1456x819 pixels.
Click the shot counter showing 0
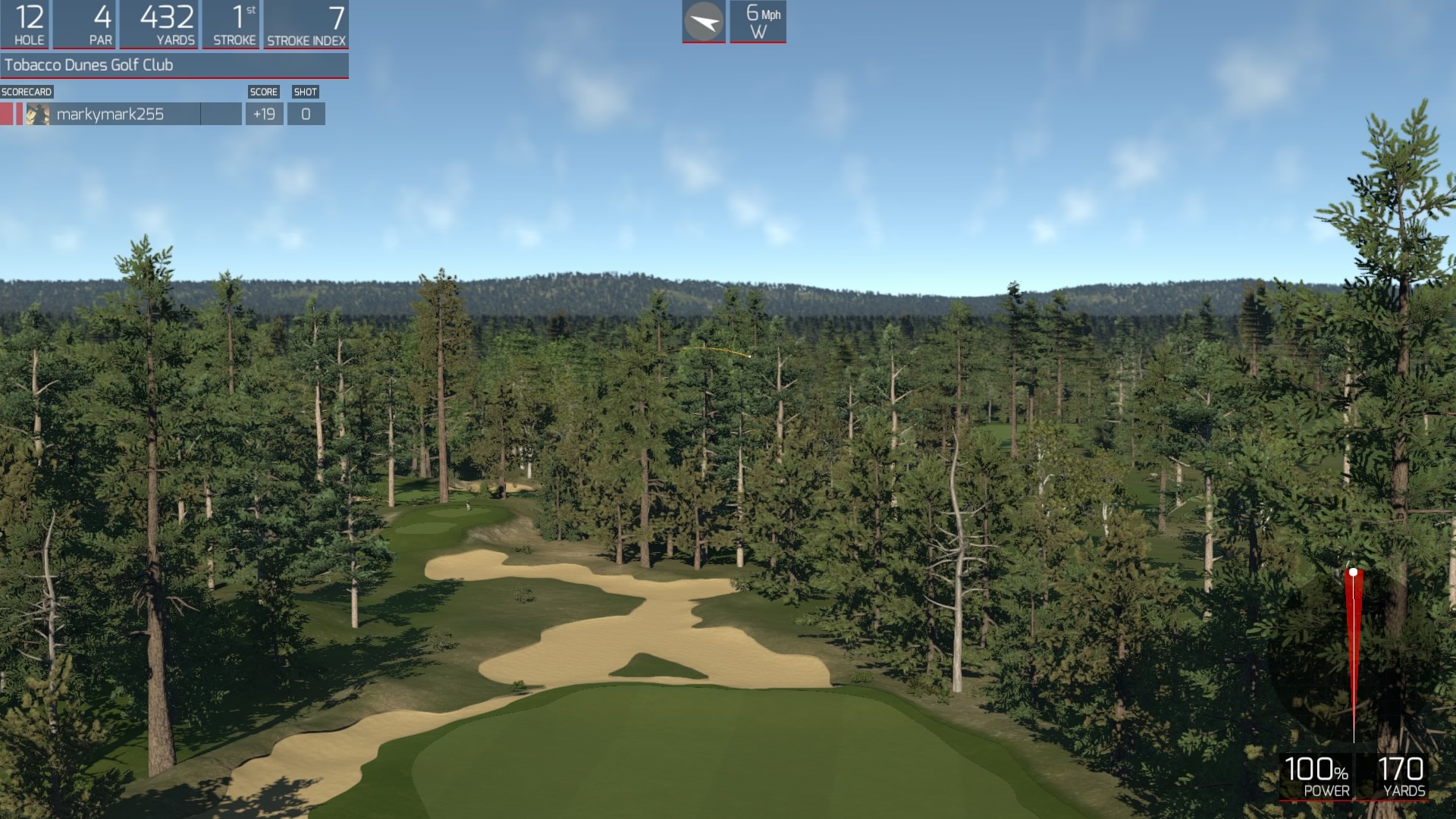click(306, 114)
